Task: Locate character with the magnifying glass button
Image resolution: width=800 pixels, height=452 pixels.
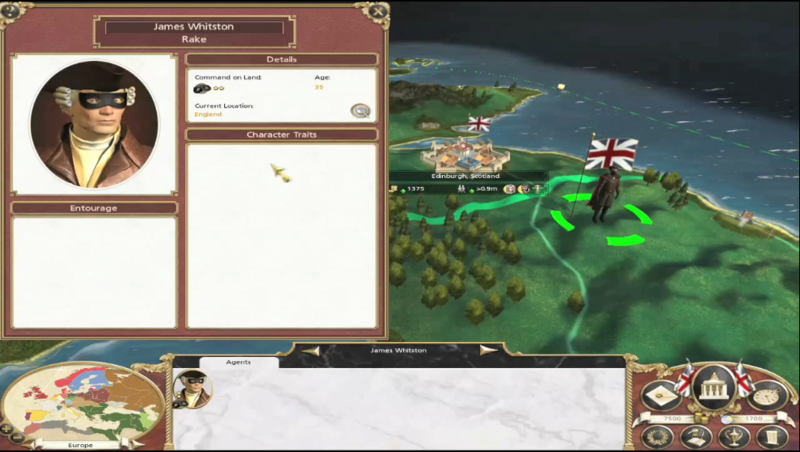Action: pos(360,111)
